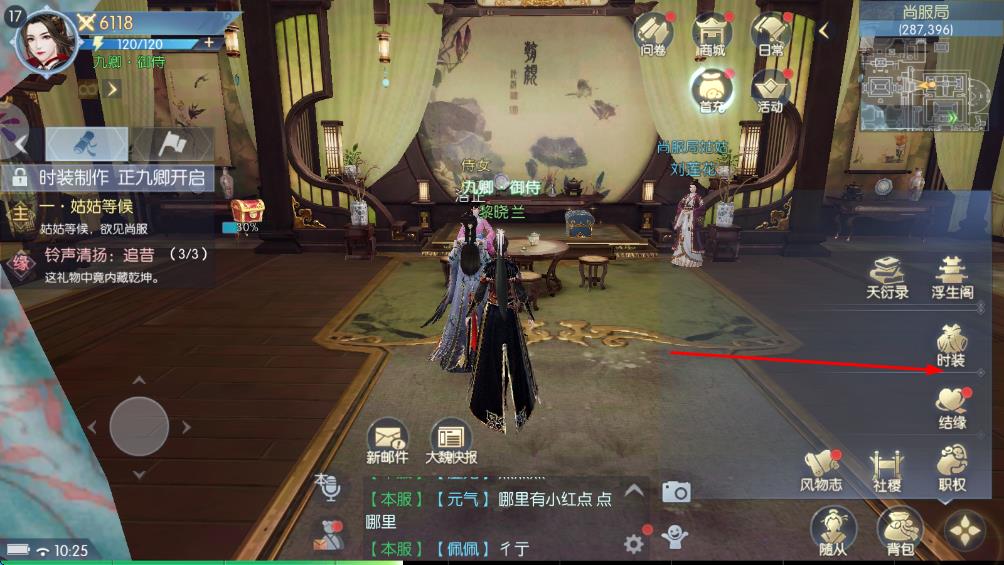Open the 商城 shop
The width and height of the screenshot is (1004, 565).
(712, 35)
